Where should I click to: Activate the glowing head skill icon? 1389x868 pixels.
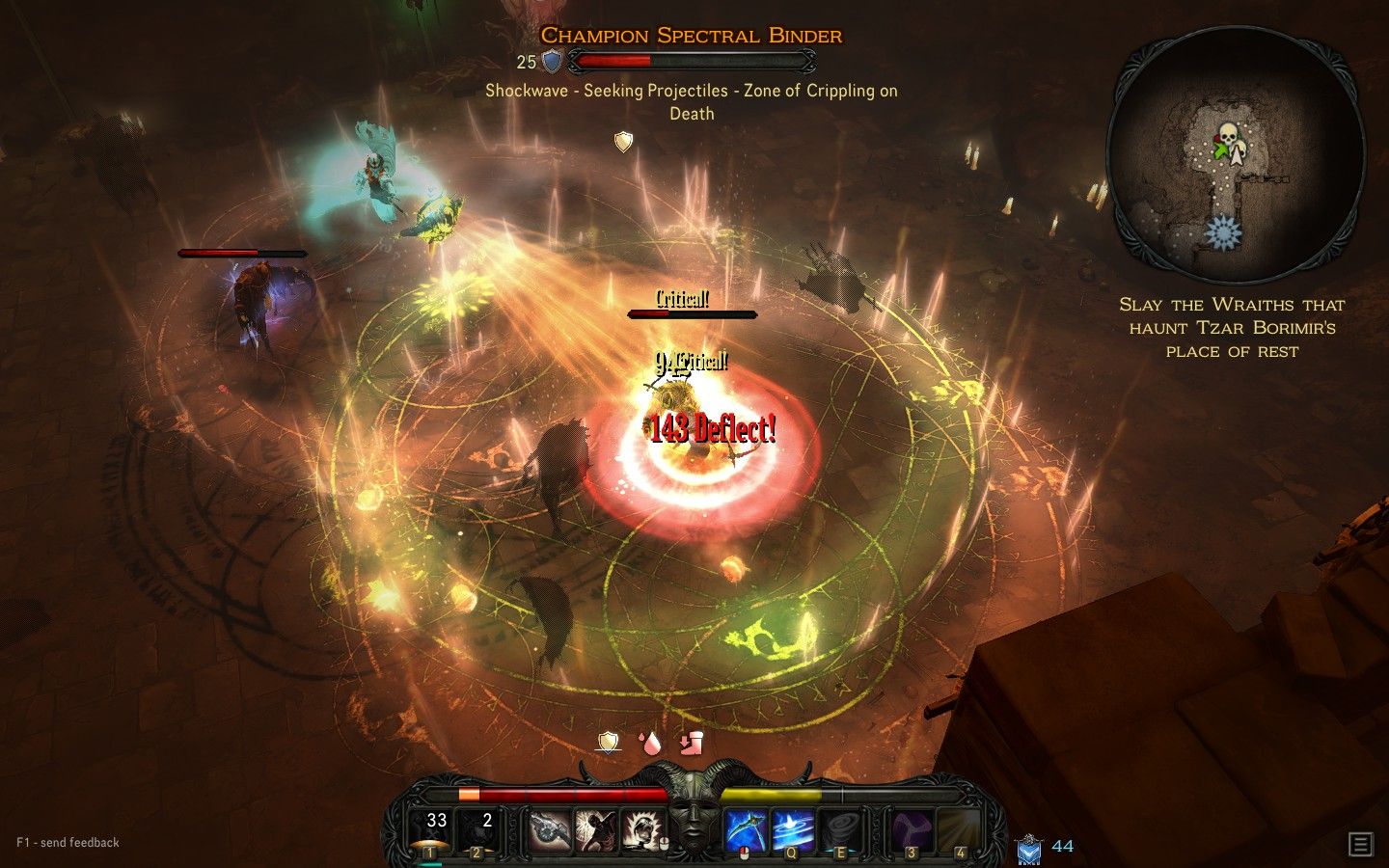click(642, 830)
